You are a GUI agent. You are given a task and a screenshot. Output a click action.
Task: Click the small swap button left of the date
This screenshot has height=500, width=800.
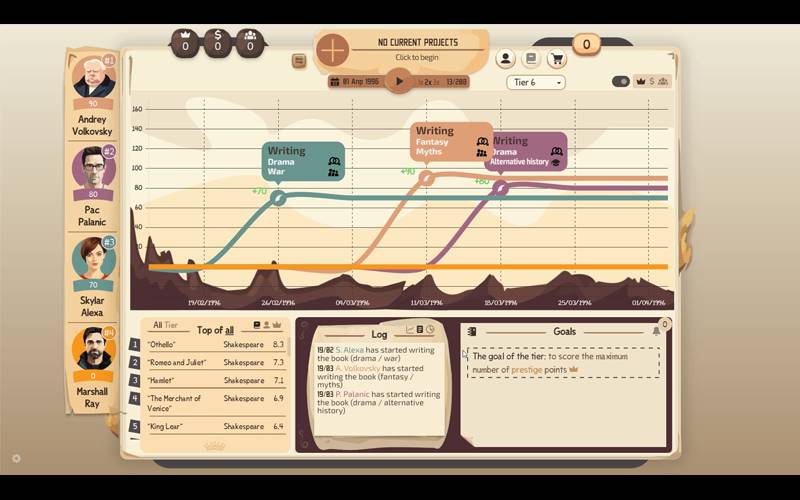(x=299, y=61)
